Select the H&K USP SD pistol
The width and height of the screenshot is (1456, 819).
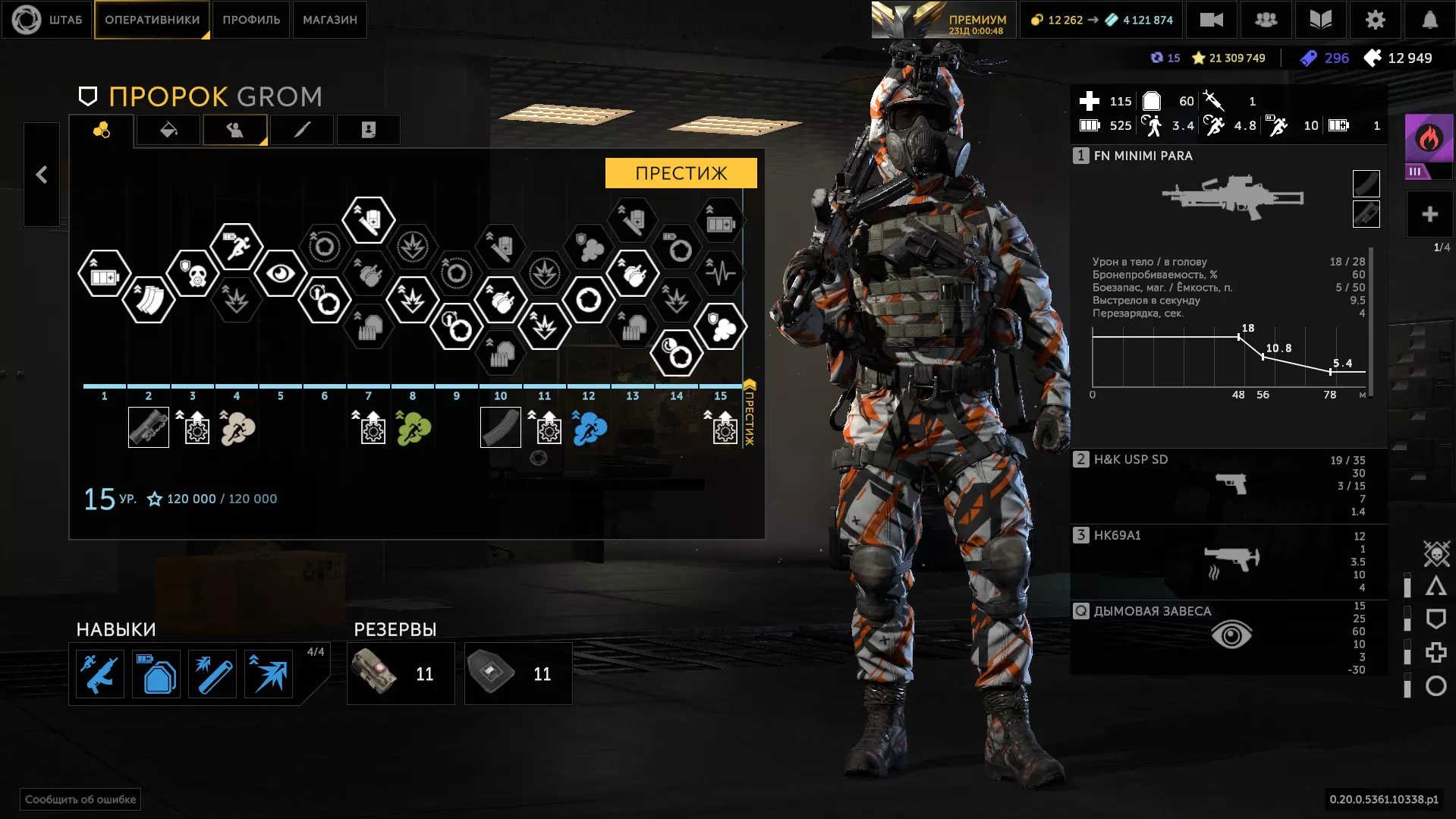click(x=1229, y=484)
